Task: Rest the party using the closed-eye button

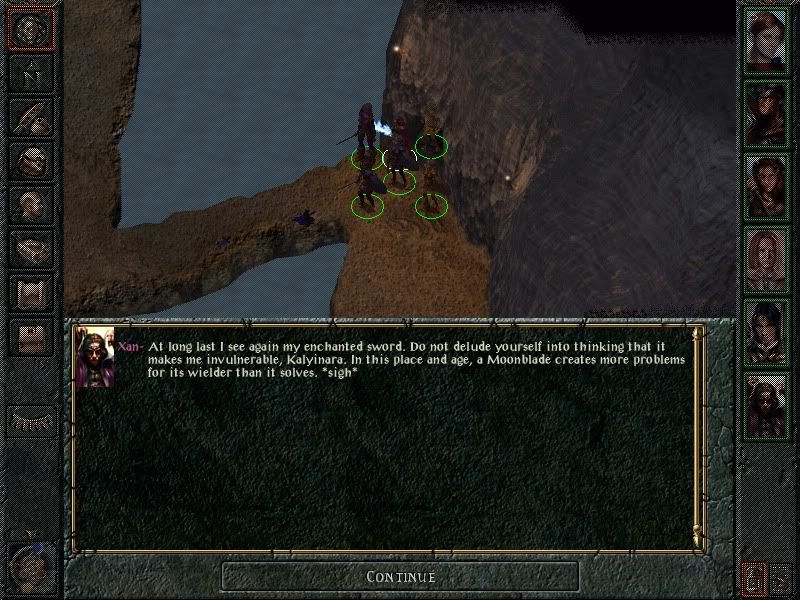Action: point(31,420)
